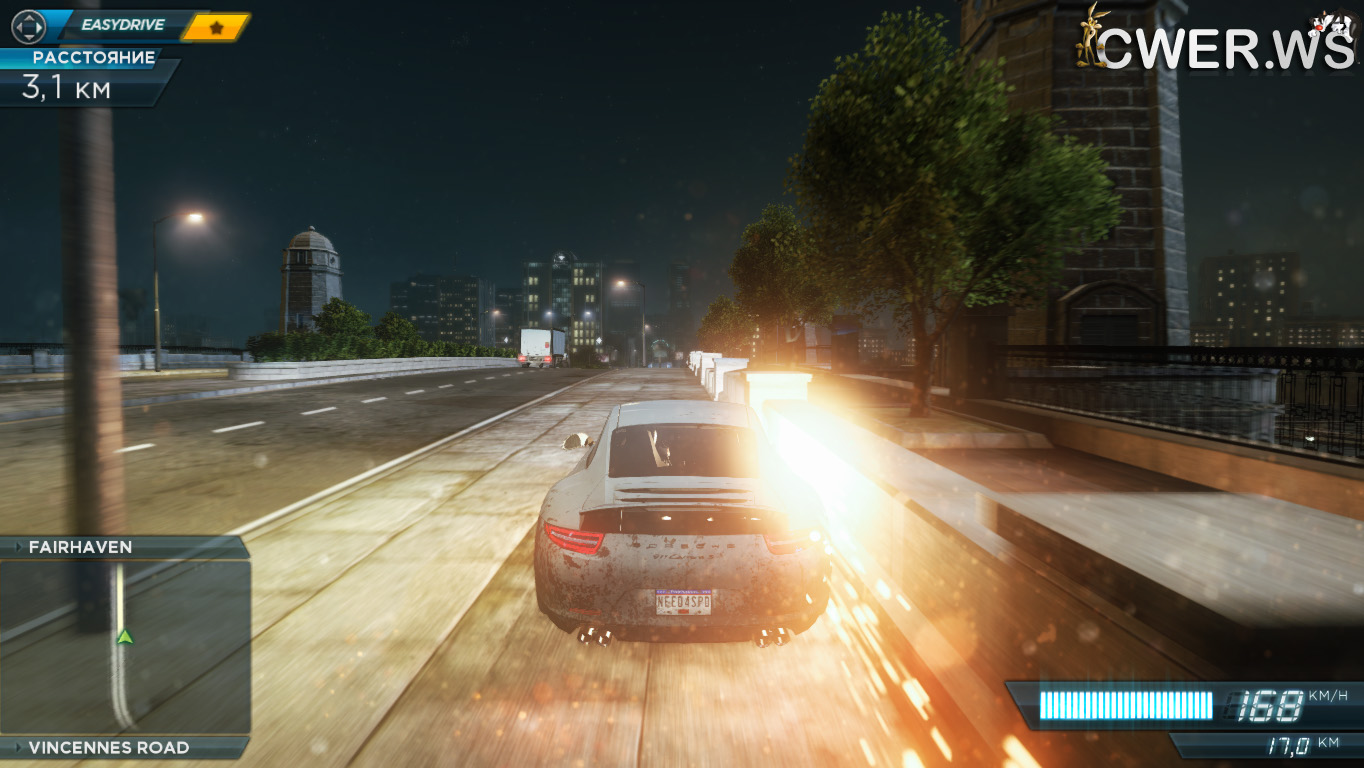Click the minimap showing the road
1364x768 pixels.
click(124, 647)
